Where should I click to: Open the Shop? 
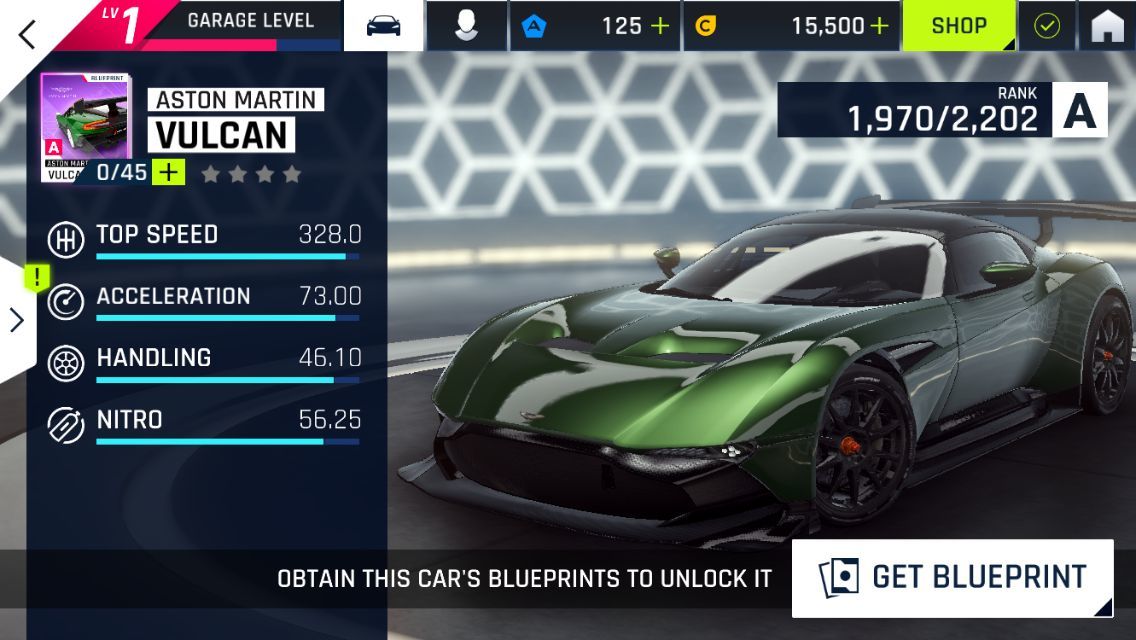(x=959, y=26)
